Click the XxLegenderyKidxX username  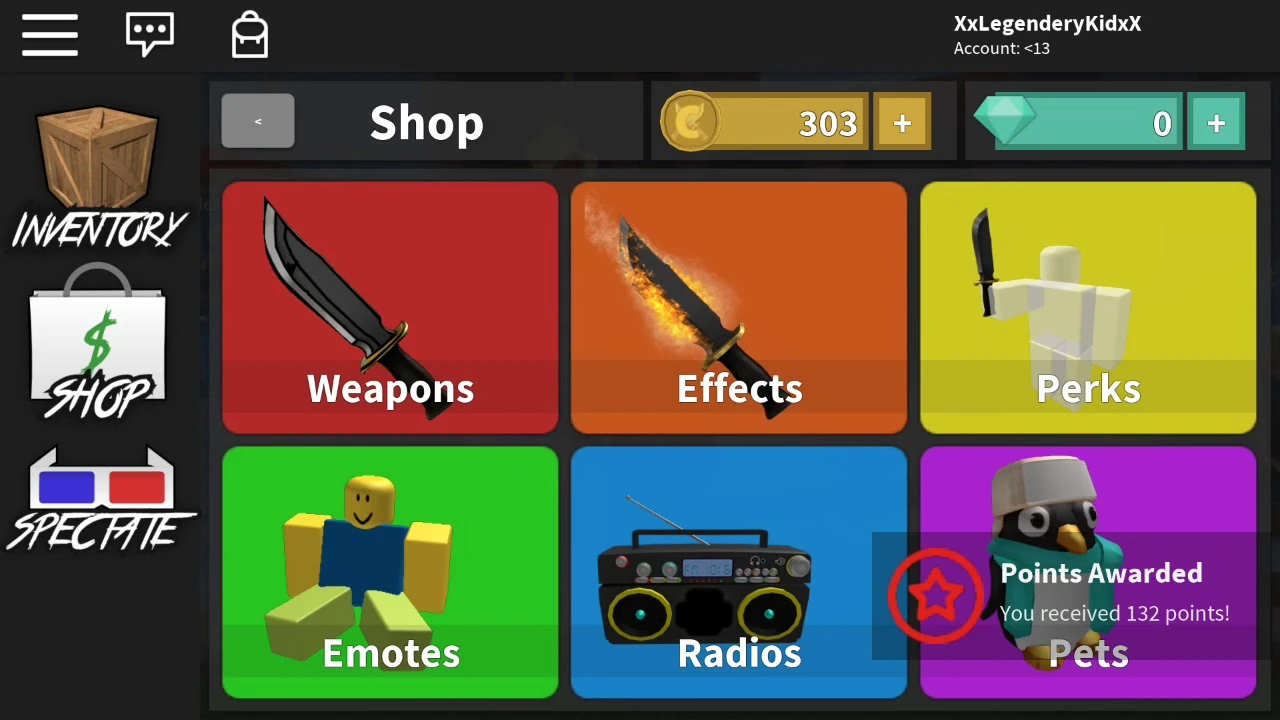[1047, 23]
